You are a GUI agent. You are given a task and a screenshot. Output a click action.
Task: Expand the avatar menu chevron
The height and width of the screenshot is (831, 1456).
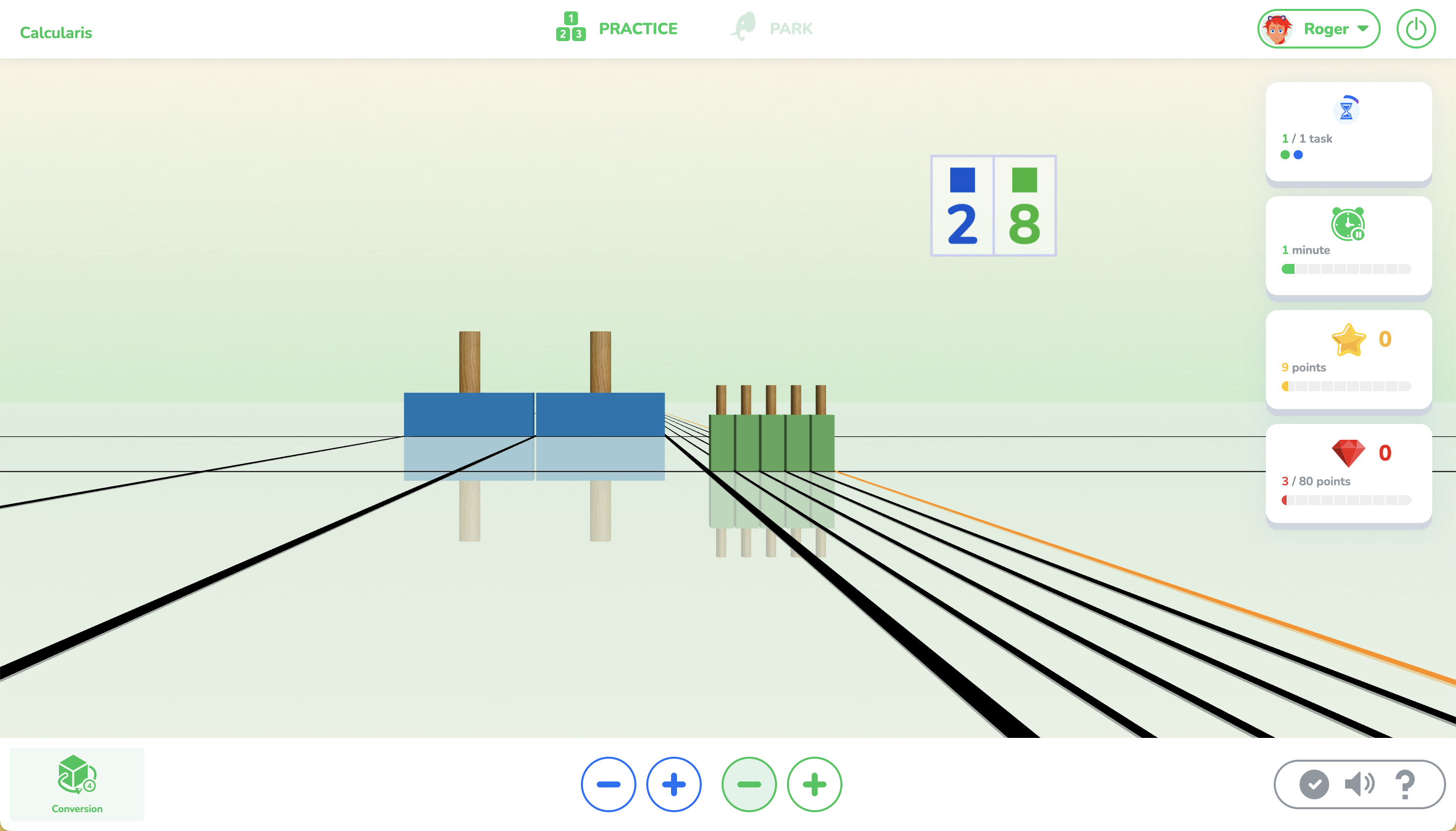coord(1363,29)
